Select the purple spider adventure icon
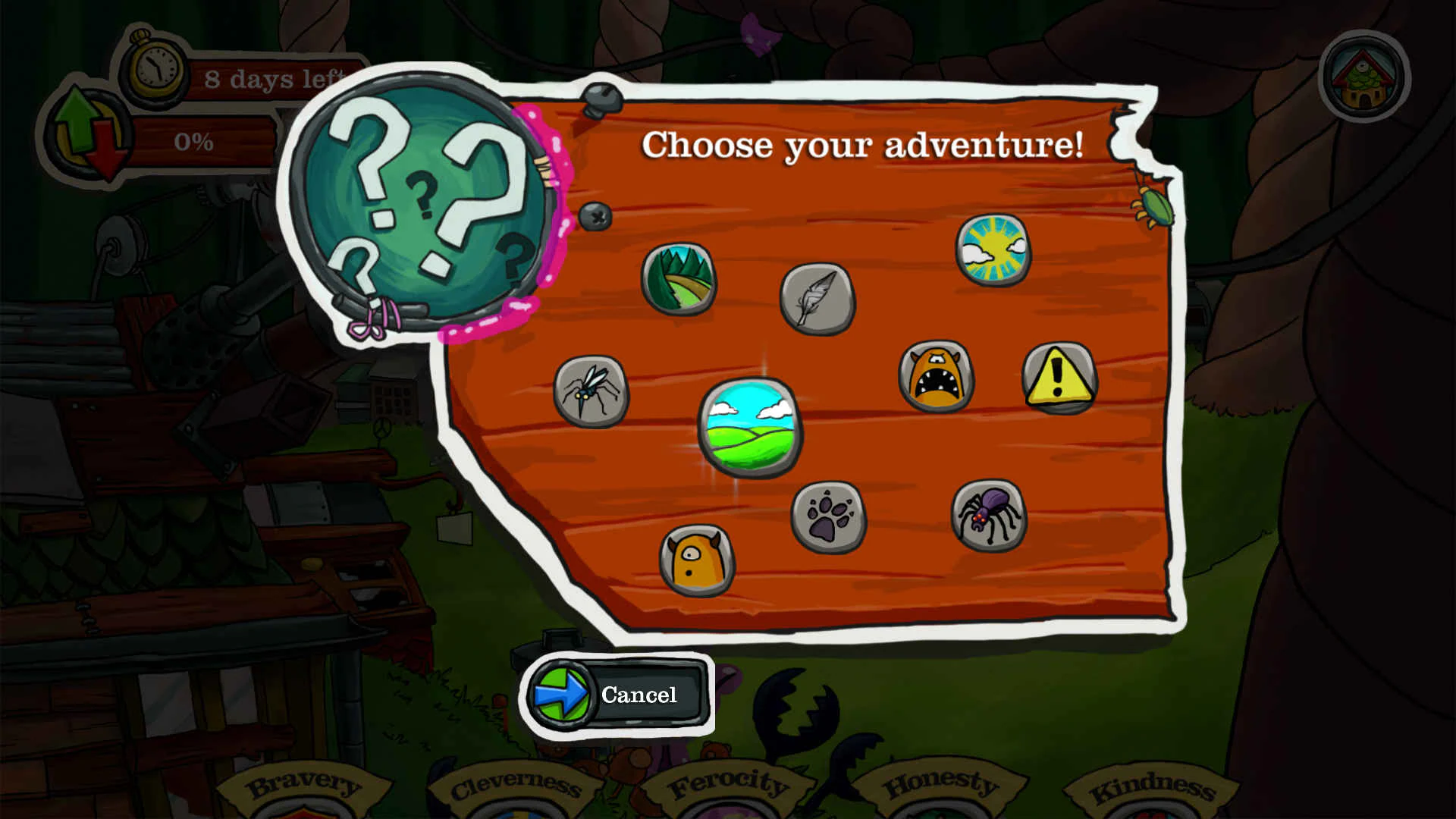 (988, 517)
